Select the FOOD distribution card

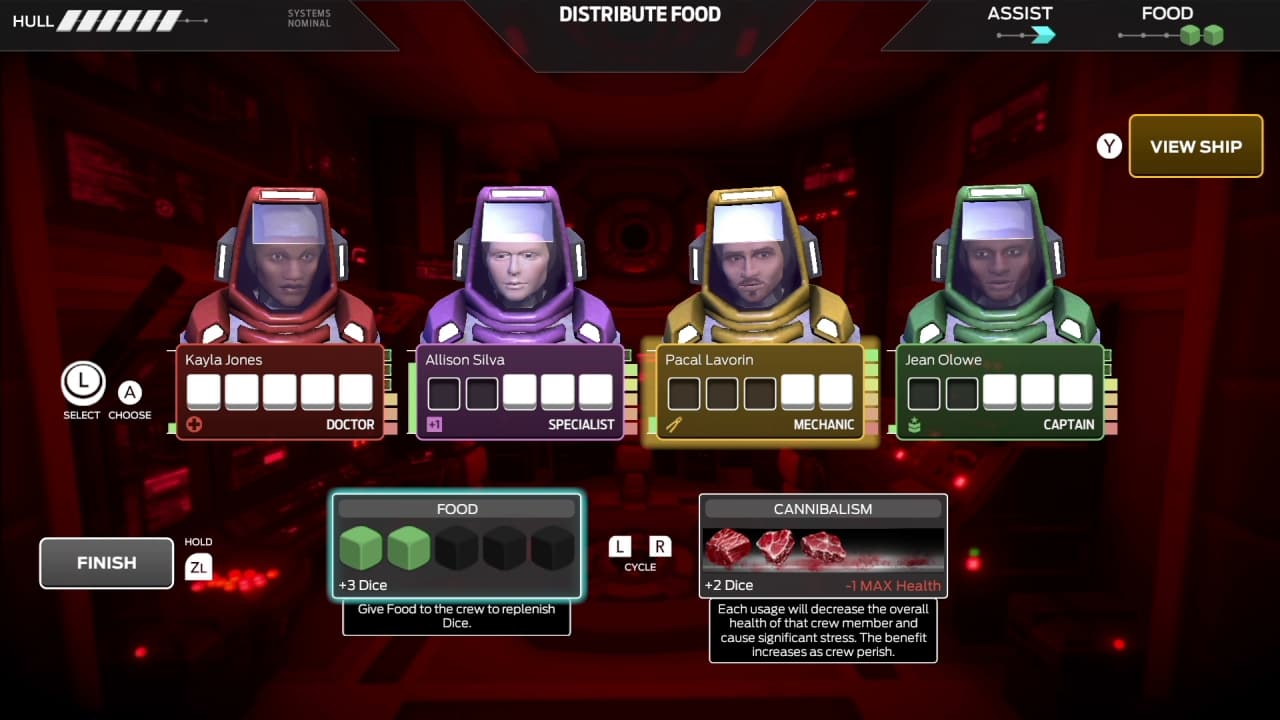[x=456, y=545]
